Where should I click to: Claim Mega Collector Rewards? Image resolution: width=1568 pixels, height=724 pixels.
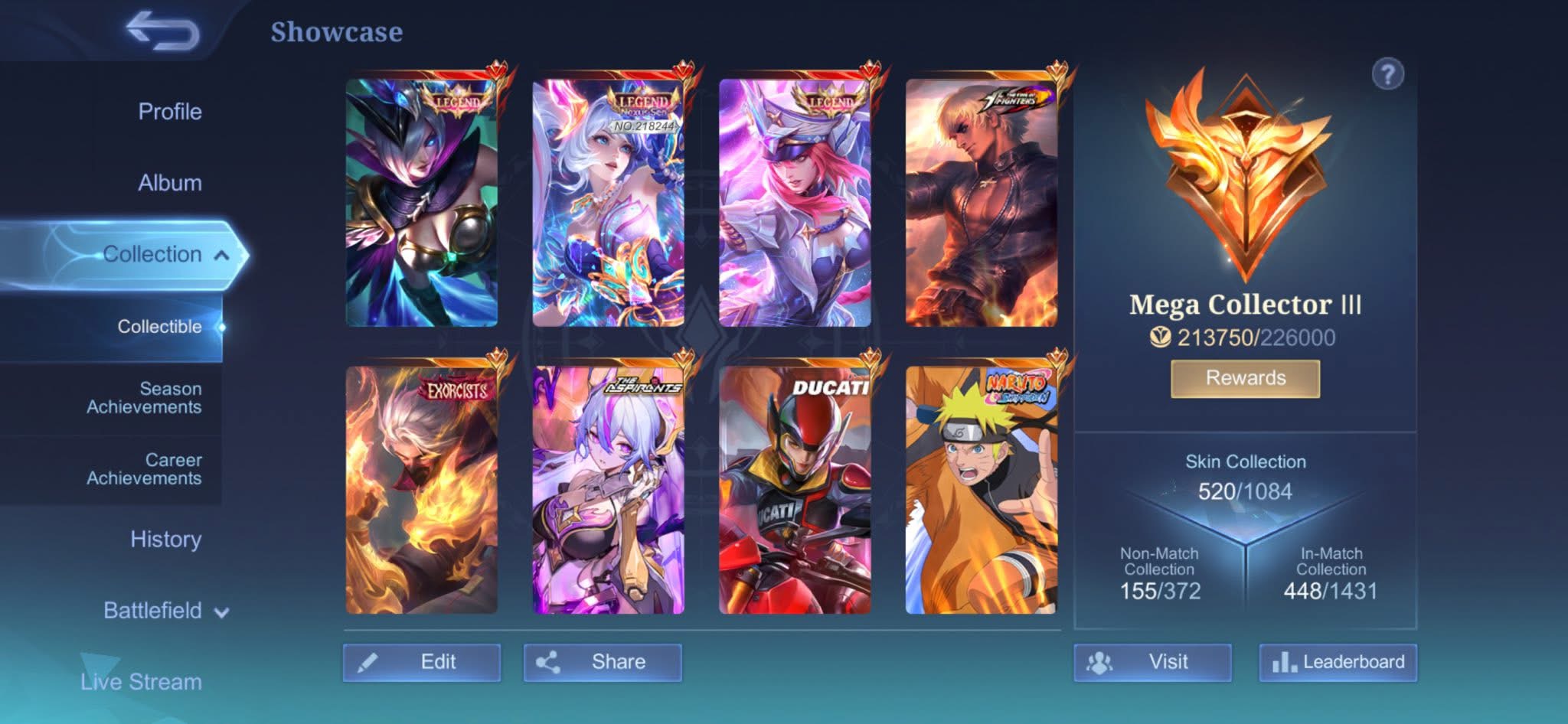point(1245,378)
